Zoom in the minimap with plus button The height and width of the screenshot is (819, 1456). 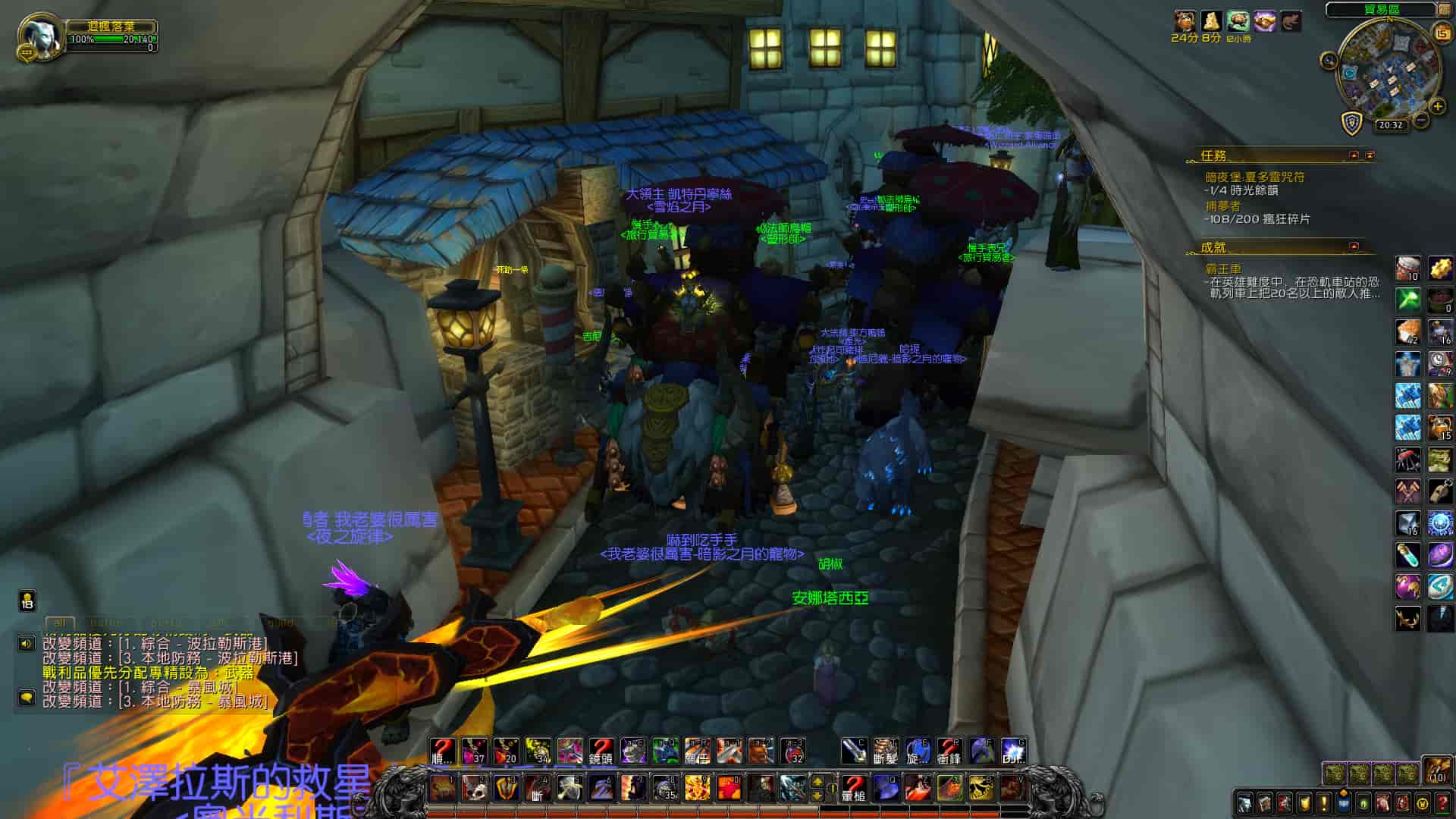click(1437, 107)
